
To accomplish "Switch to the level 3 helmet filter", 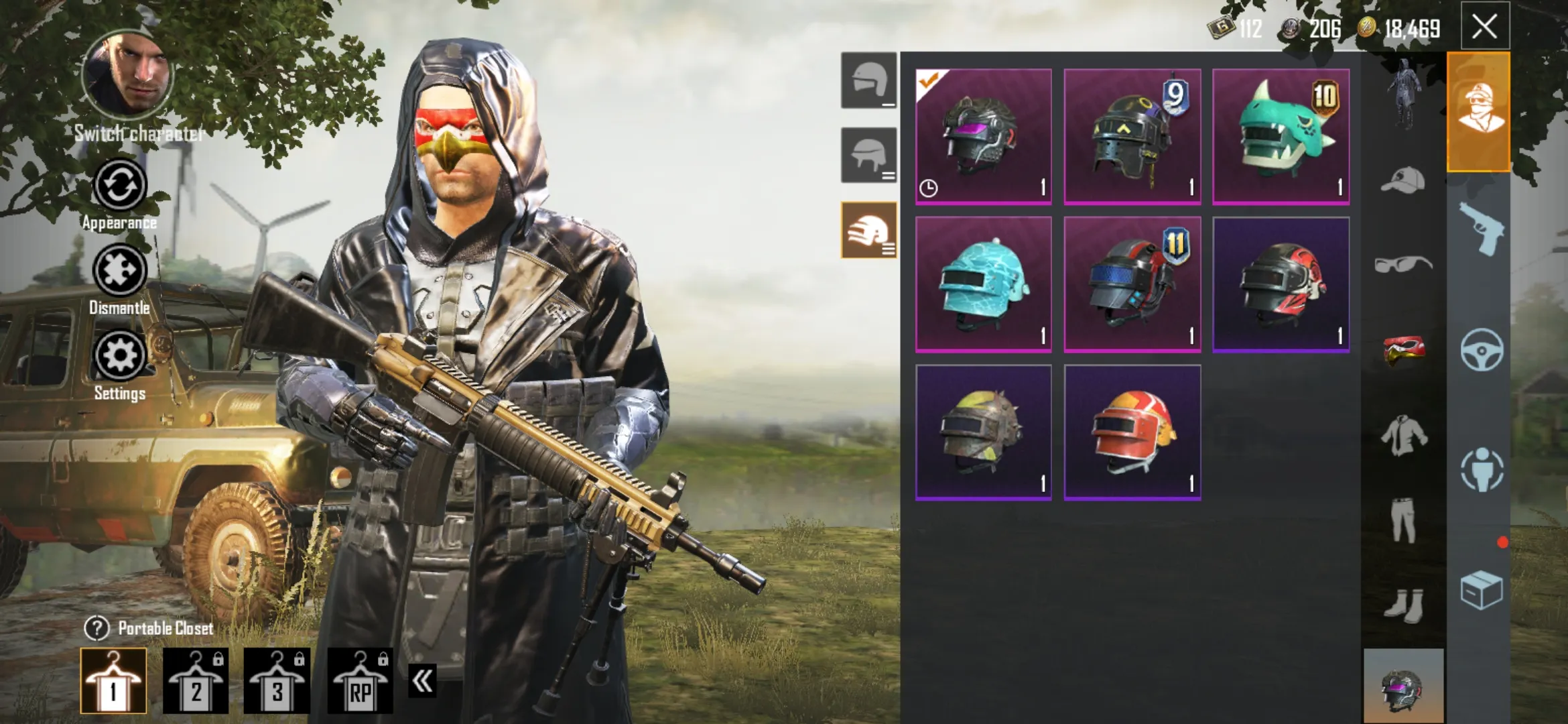I will 868,229.
